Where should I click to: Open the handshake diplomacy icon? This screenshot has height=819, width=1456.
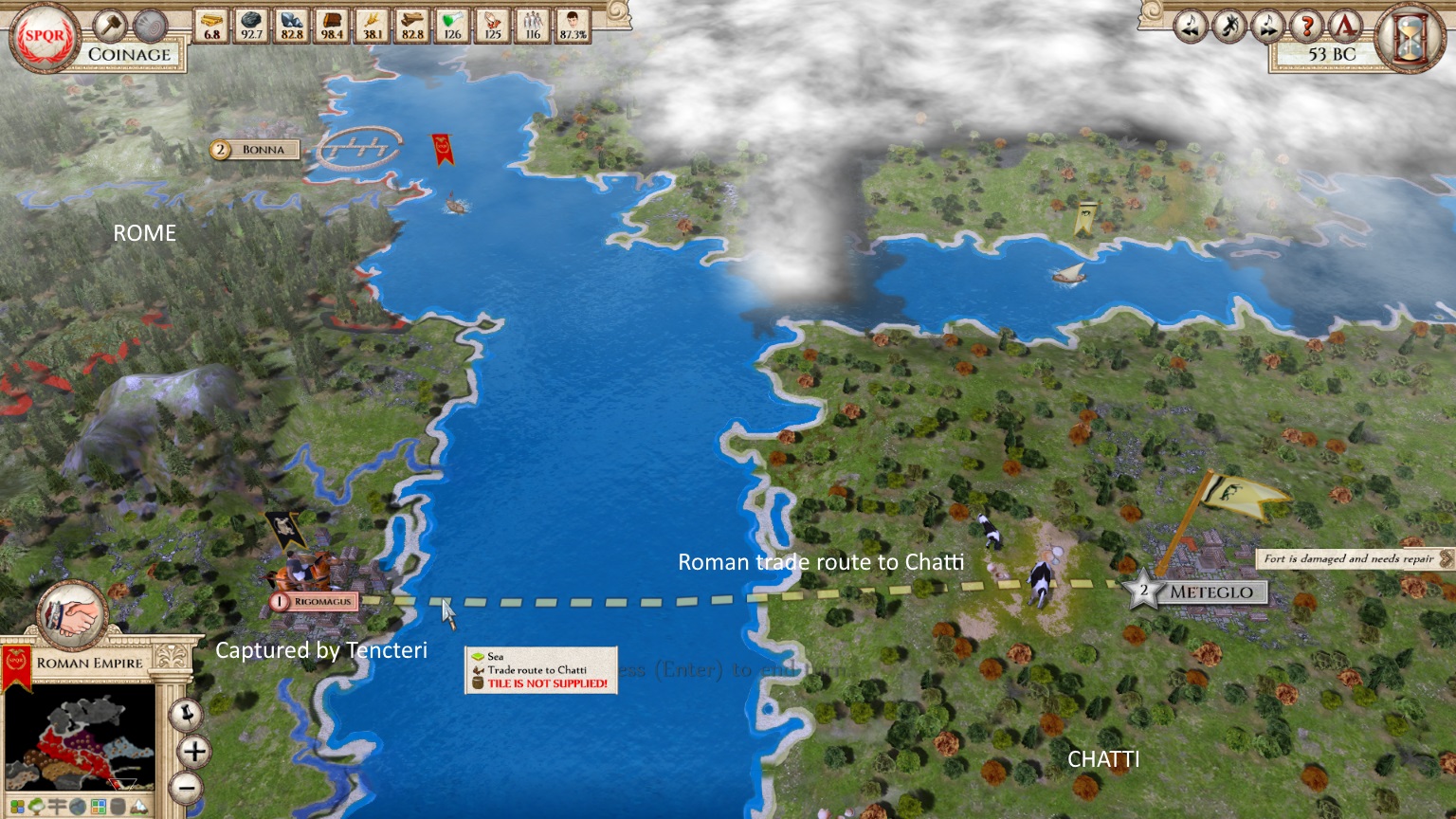(x=72, y=614)
